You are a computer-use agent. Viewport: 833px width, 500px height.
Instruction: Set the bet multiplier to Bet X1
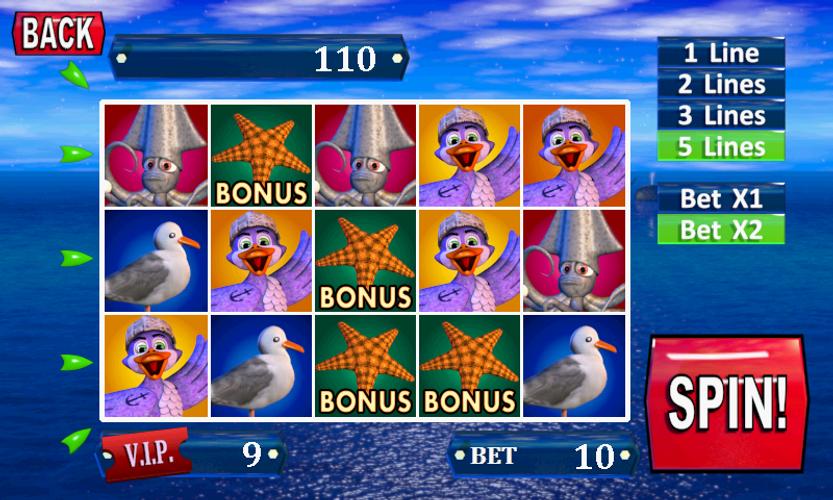[720, 197]
